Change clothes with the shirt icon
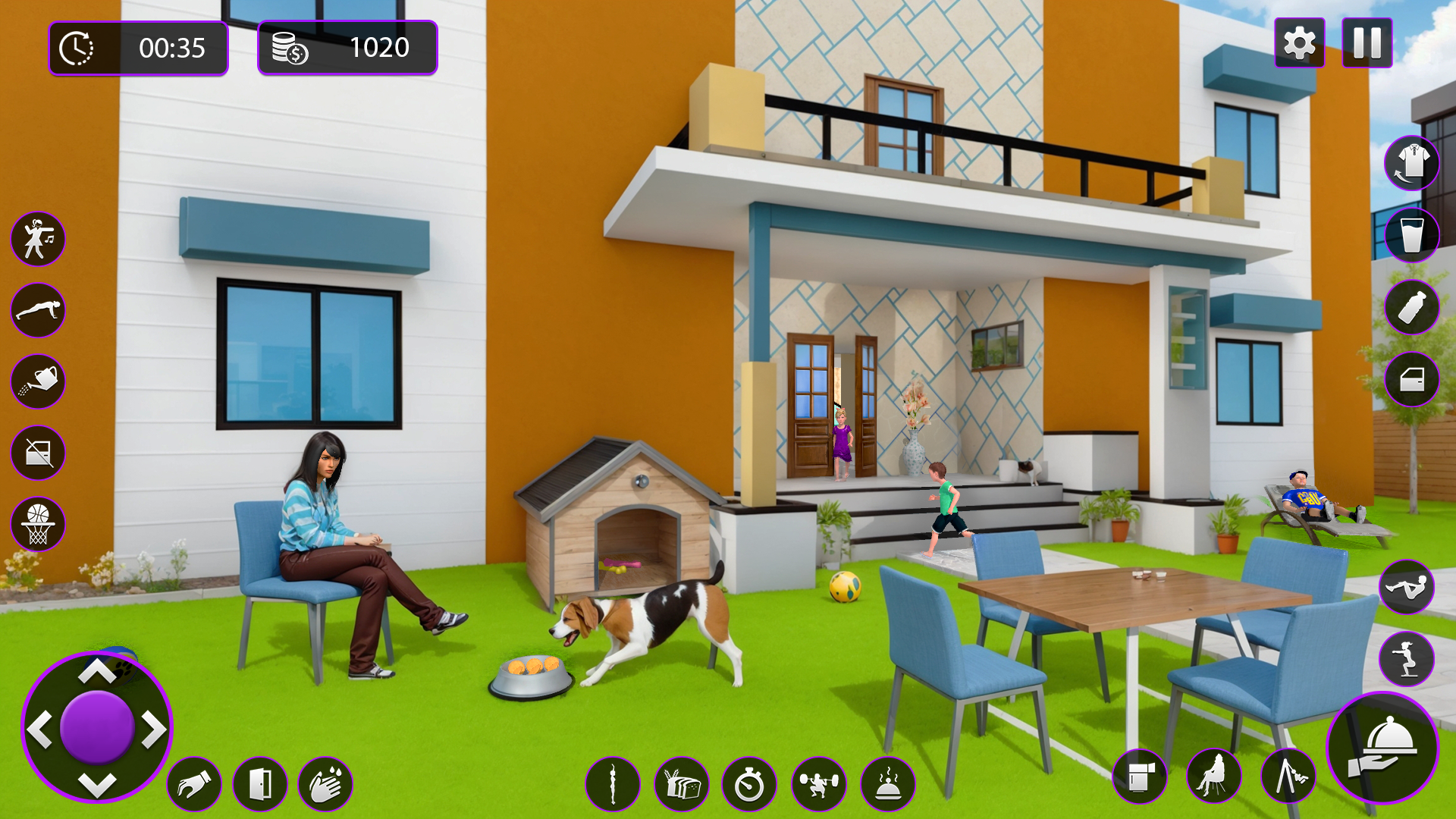The height and width of the screenshot is (819, 1456). [x=1411, y=163]
